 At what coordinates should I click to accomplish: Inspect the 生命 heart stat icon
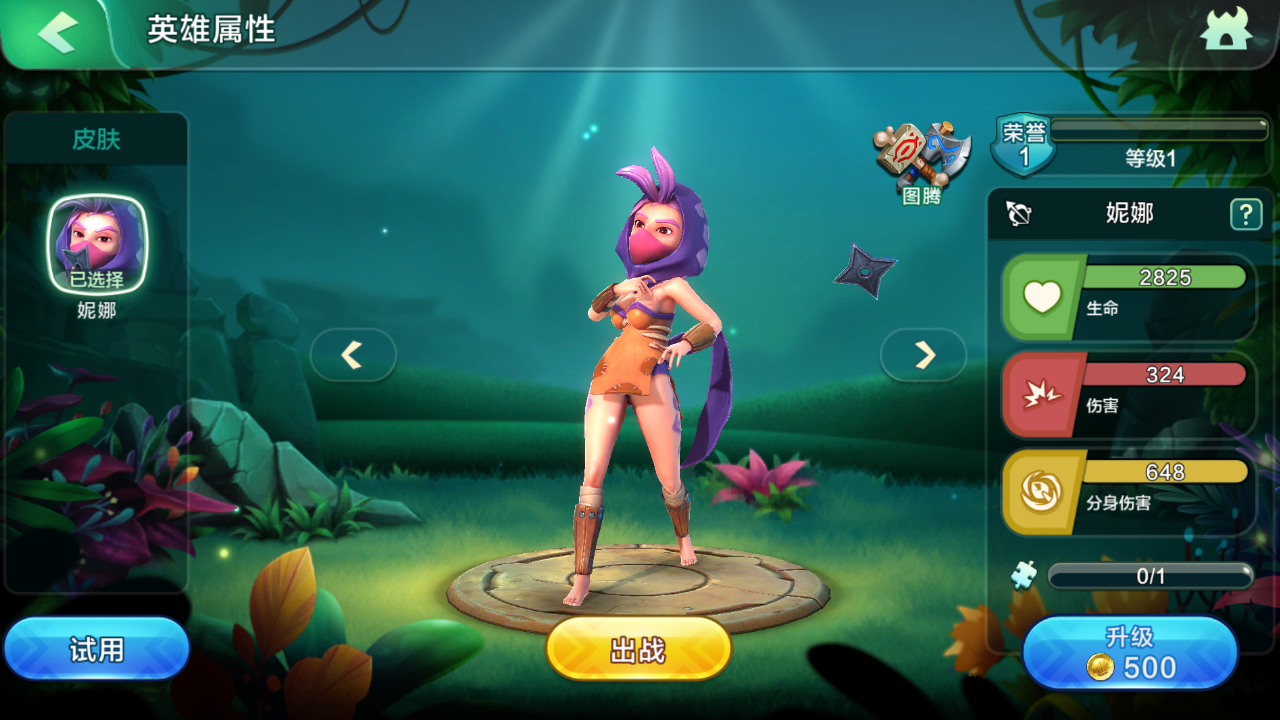click(x=1043, y=298)
